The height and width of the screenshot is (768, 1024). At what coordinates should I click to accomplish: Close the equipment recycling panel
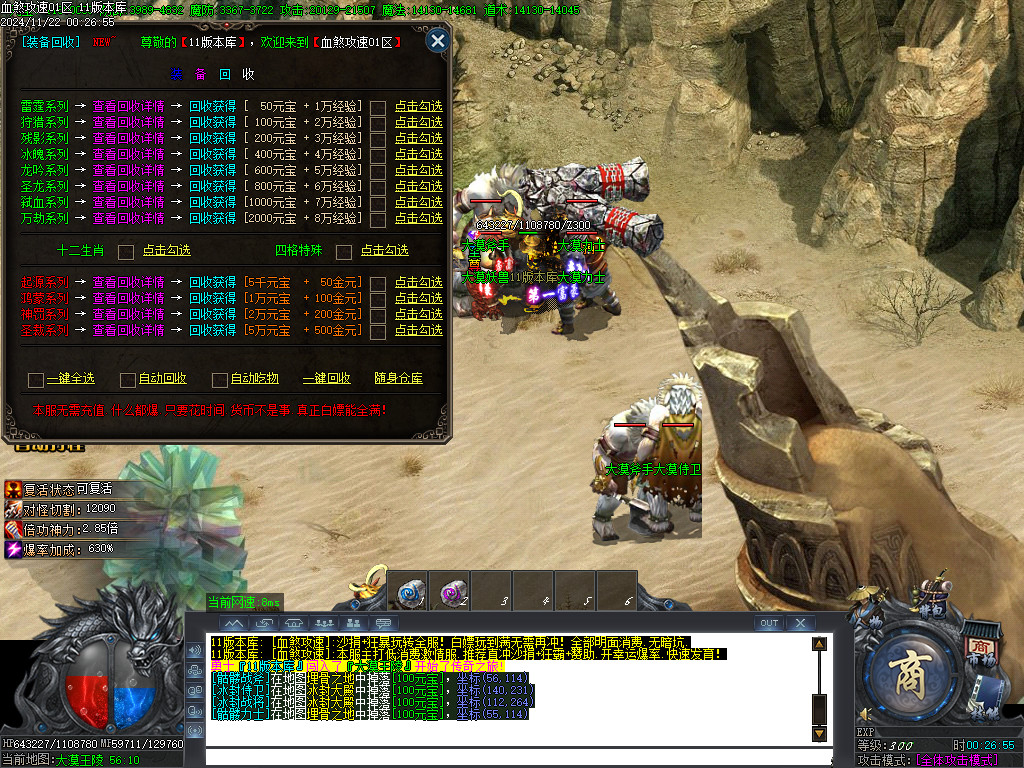[x=437, y=41]
